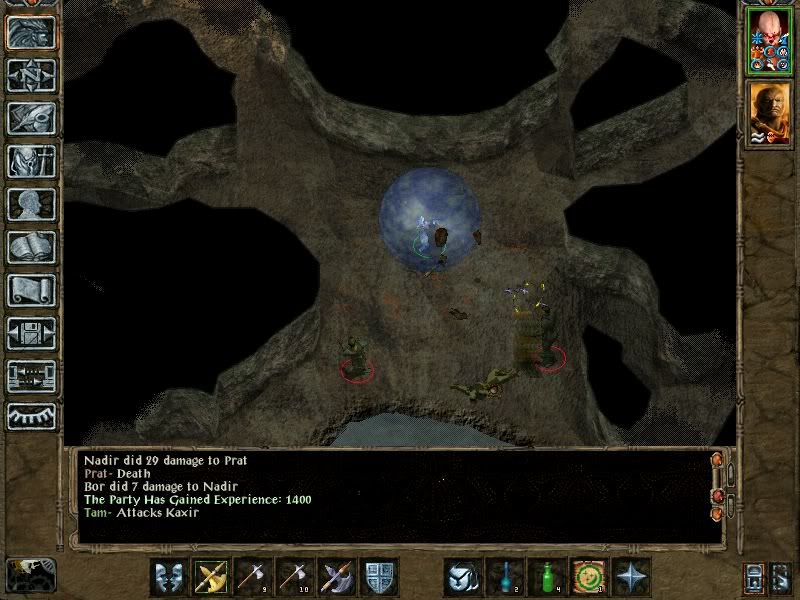Viewport: 800px width, 600px height.
Task: Open the inventory screen
Action: point(30,161)
